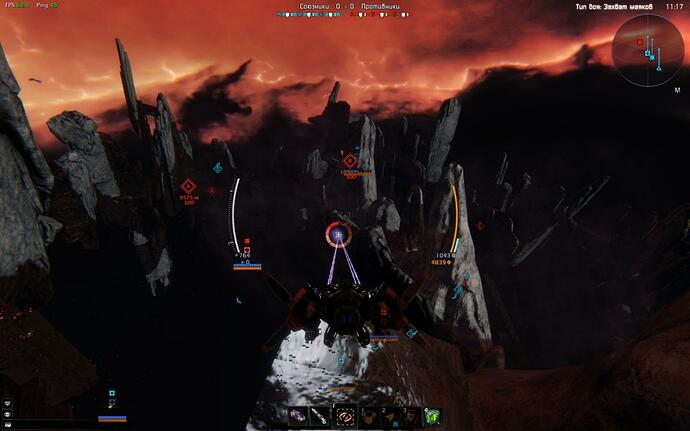Activate the green cube module
Viewport: 690px width, 431px height.
(431, 415)
